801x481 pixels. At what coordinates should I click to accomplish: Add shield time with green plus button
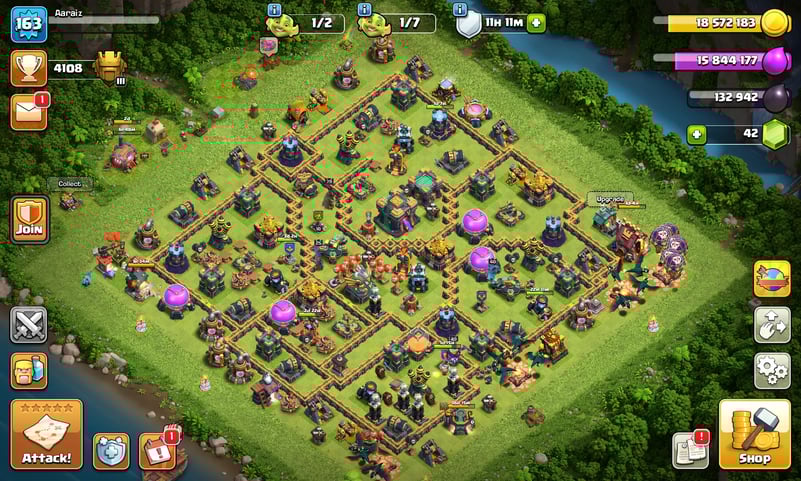coord(537,23)
